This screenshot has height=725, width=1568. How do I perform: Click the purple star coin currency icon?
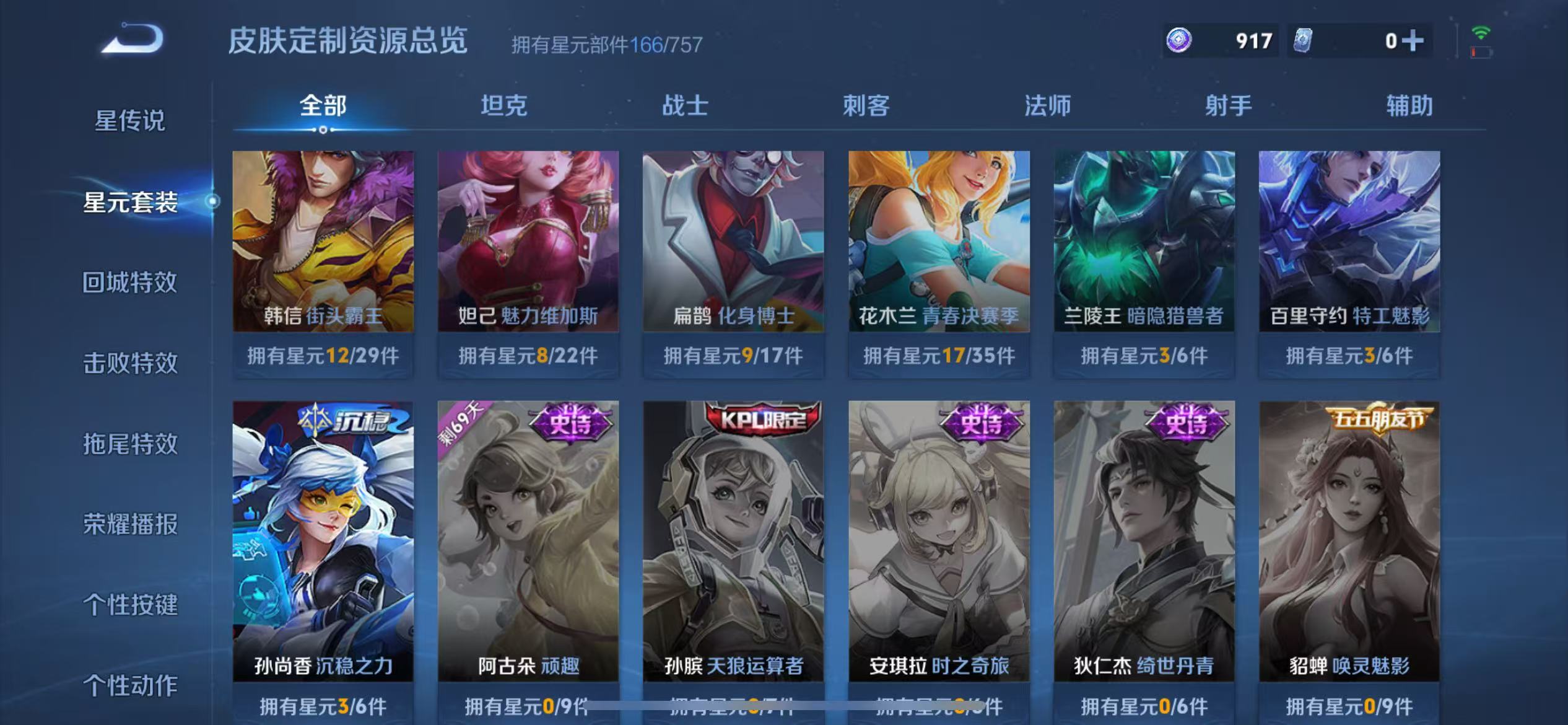tap(1178, 40)
